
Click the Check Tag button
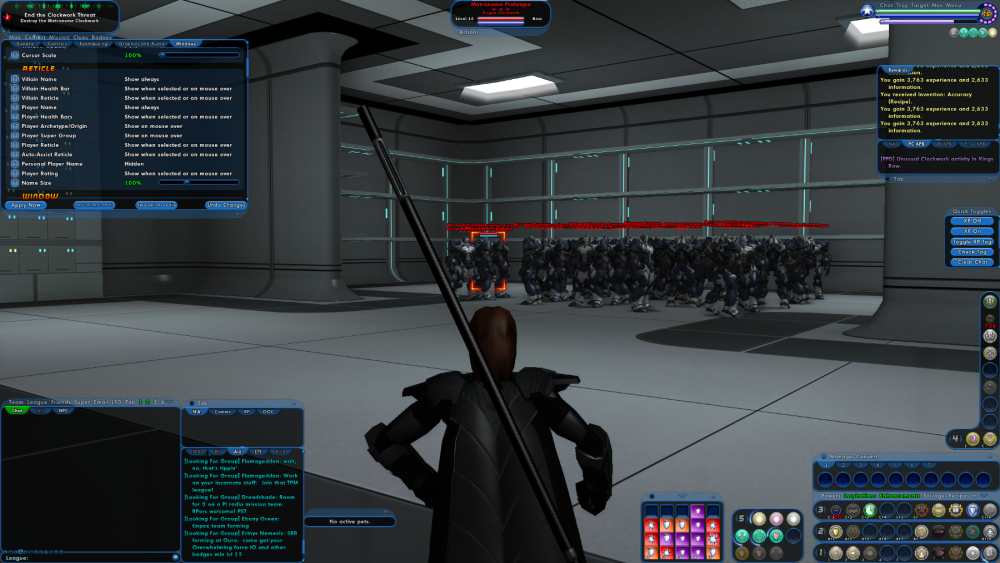[x=972, y=252]
